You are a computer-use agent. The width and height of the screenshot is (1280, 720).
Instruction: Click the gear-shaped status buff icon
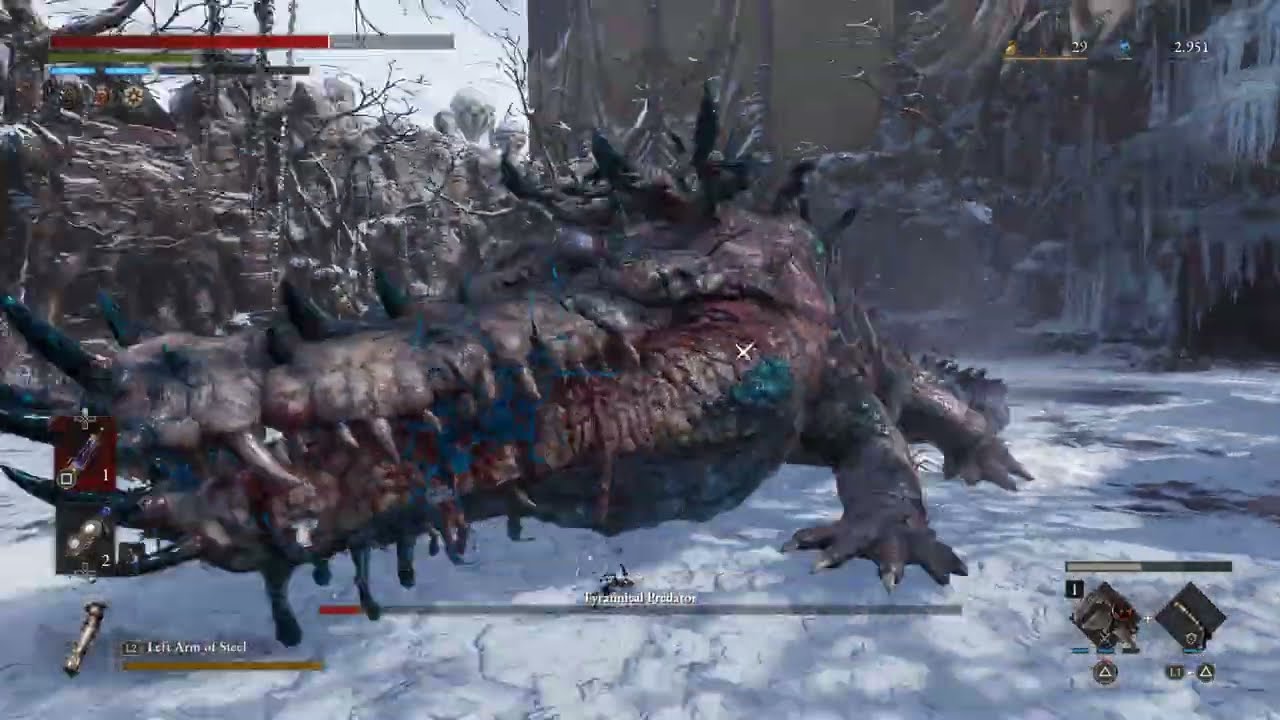point(70,97)
